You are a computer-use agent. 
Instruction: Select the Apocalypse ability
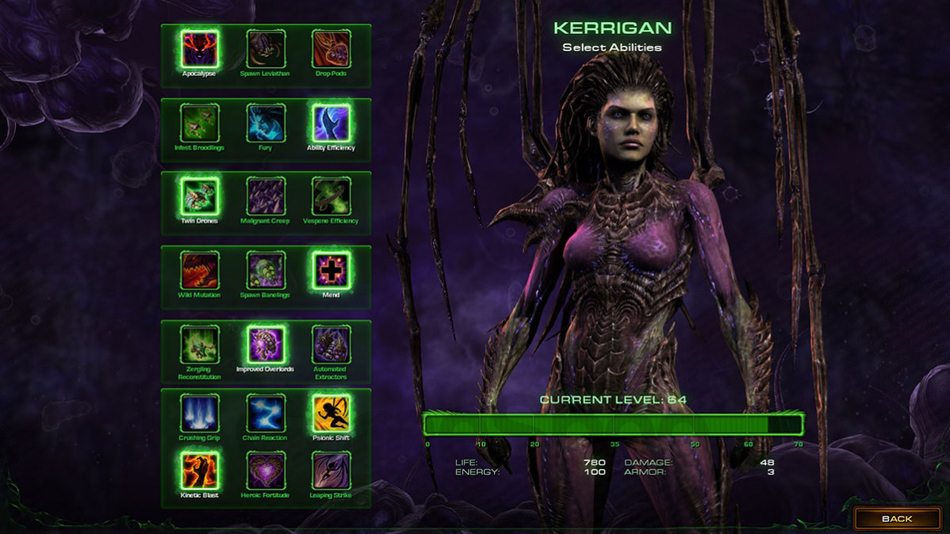pyautogui.click(x=200, y=49)
